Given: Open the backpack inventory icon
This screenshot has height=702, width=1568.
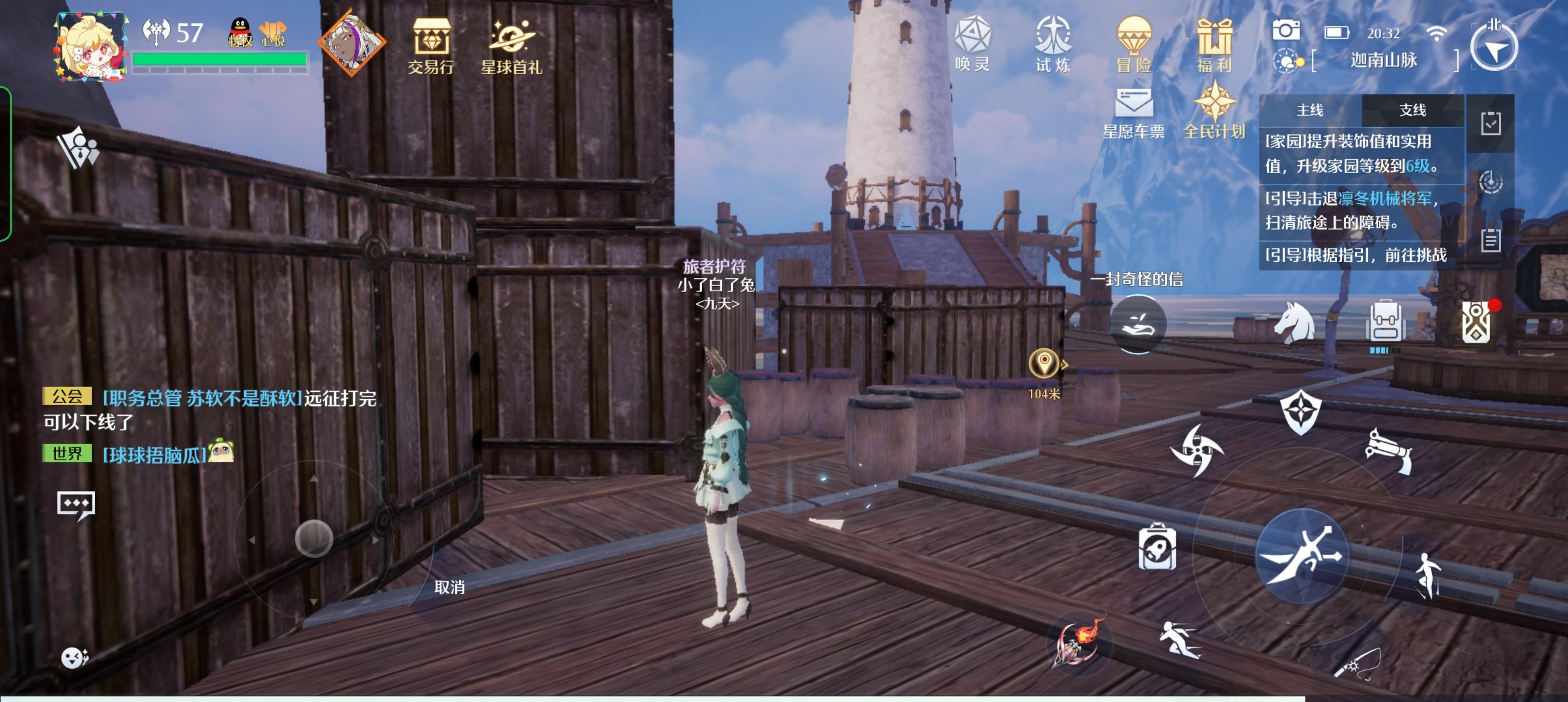Looking at the screenshot, I should 1385,323.
